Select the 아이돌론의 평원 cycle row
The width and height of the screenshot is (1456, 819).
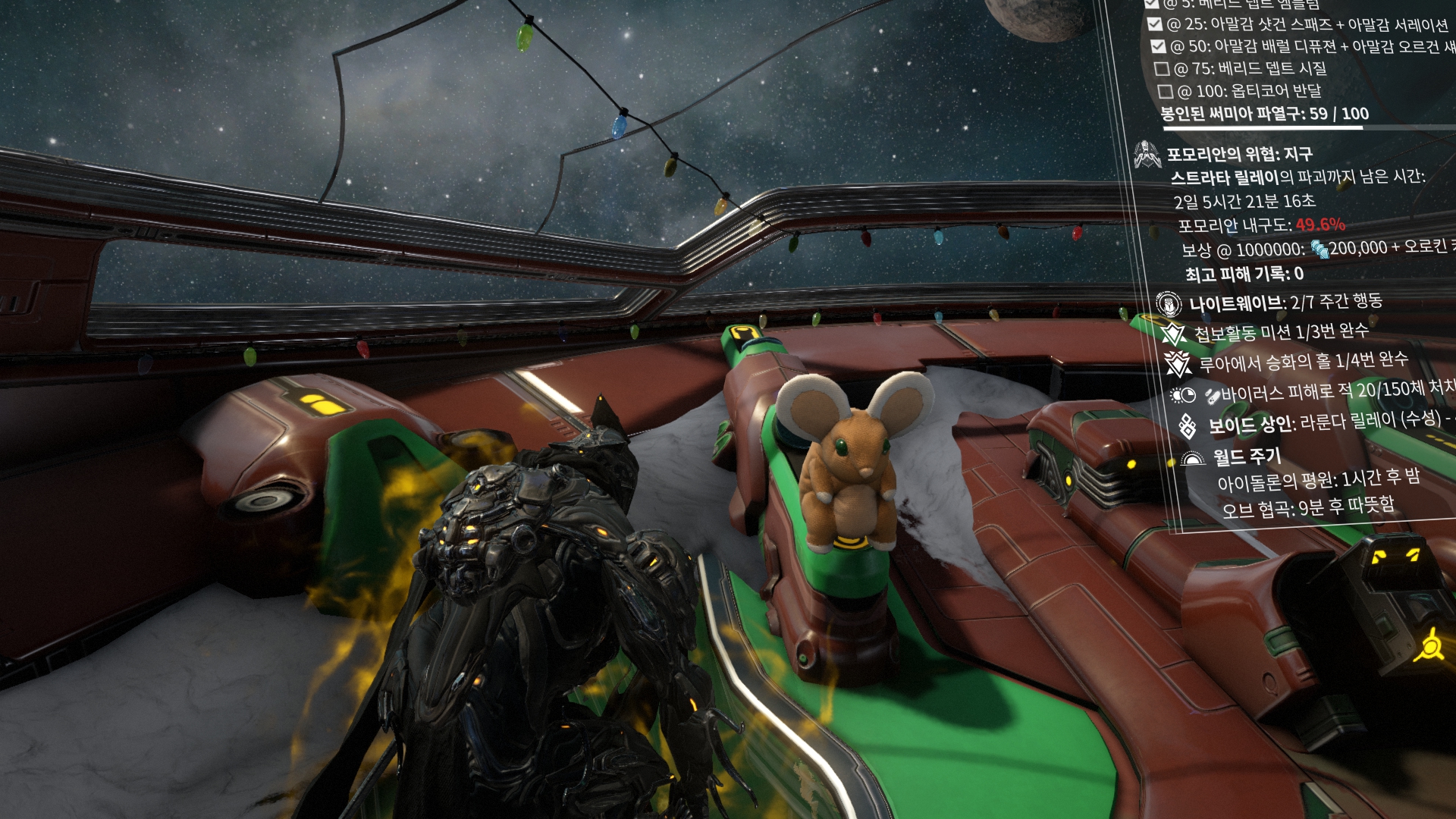click(1318, 479)
